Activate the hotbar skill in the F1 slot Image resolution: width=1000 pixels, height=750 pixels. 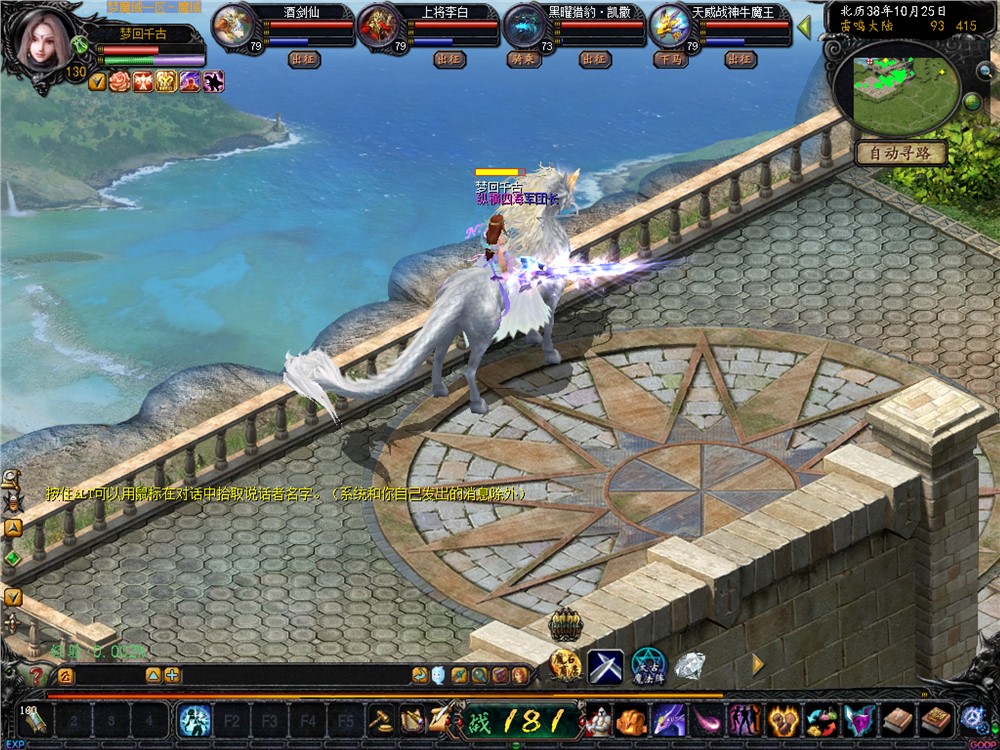(x=194, y=719)
